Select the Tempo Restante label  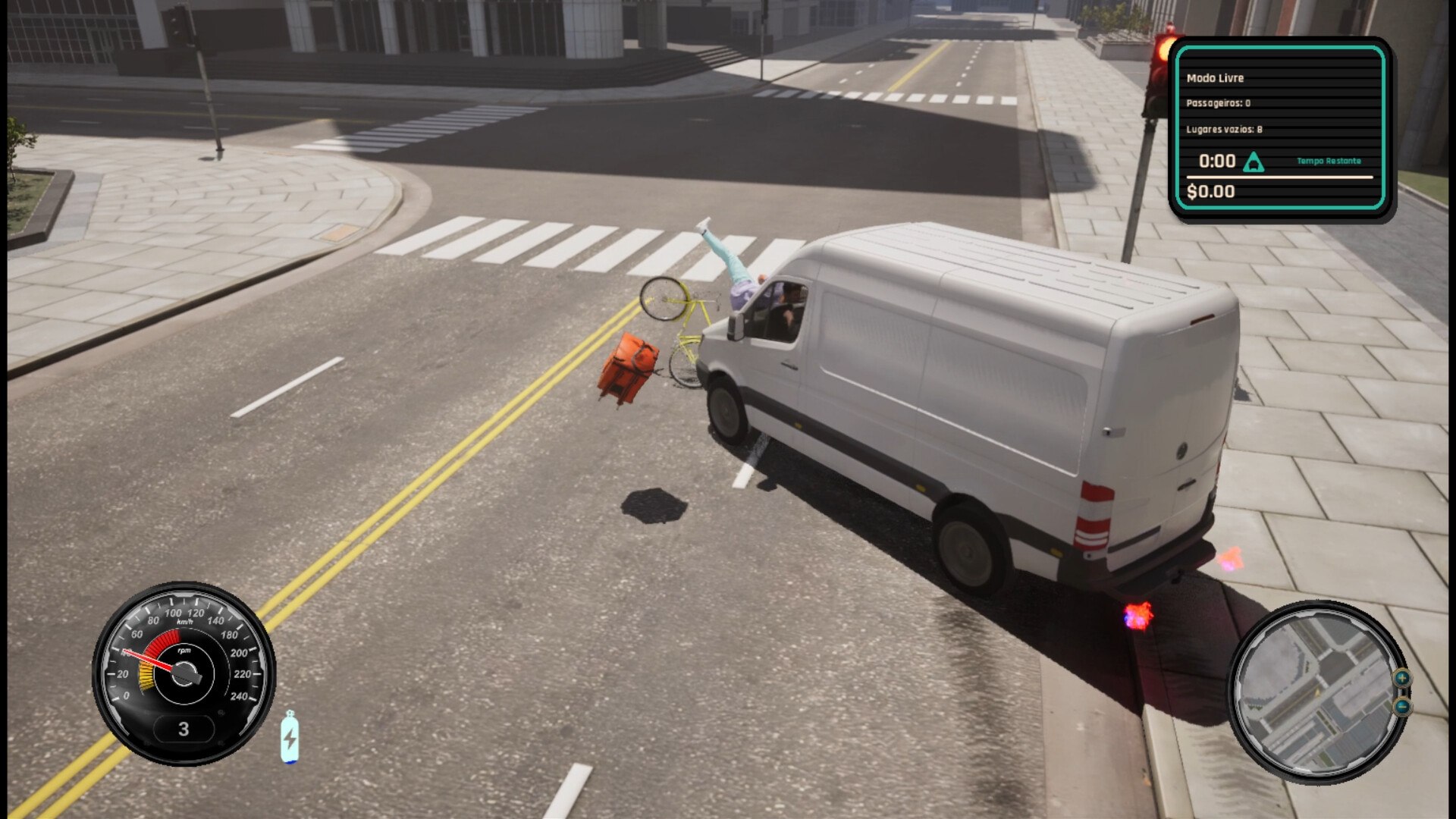(1329, 161)
